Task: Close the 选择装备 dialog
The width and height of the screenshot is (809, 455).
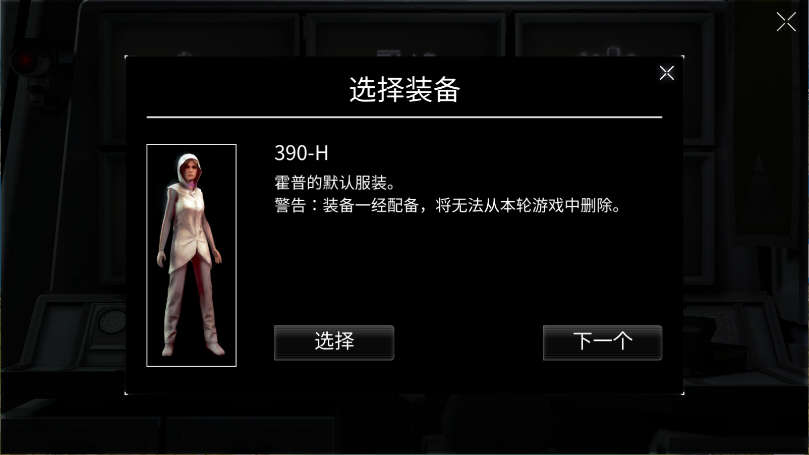Action: [x=667, y=72]
